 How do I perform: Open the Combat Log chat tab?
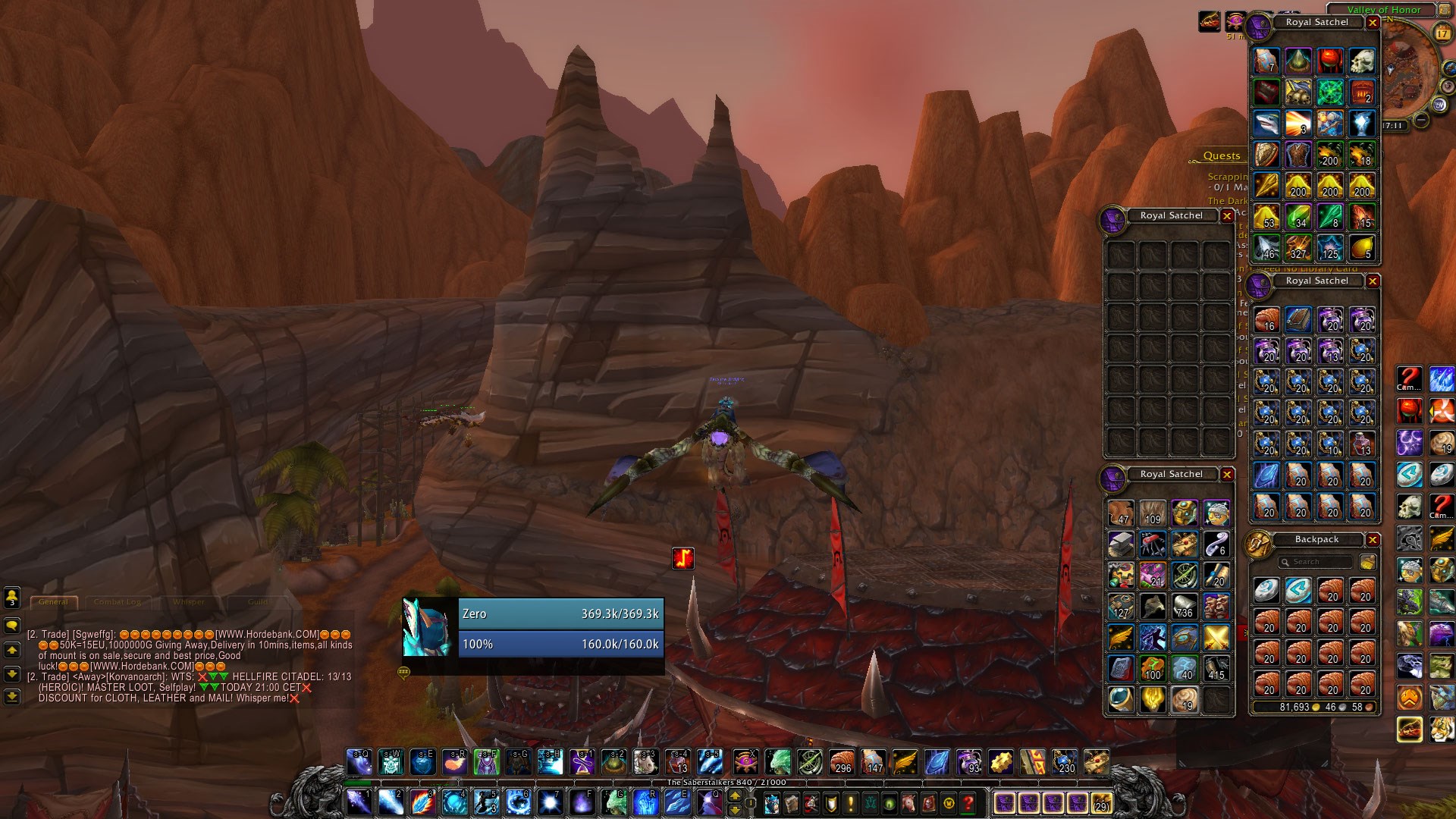[118, 602]
